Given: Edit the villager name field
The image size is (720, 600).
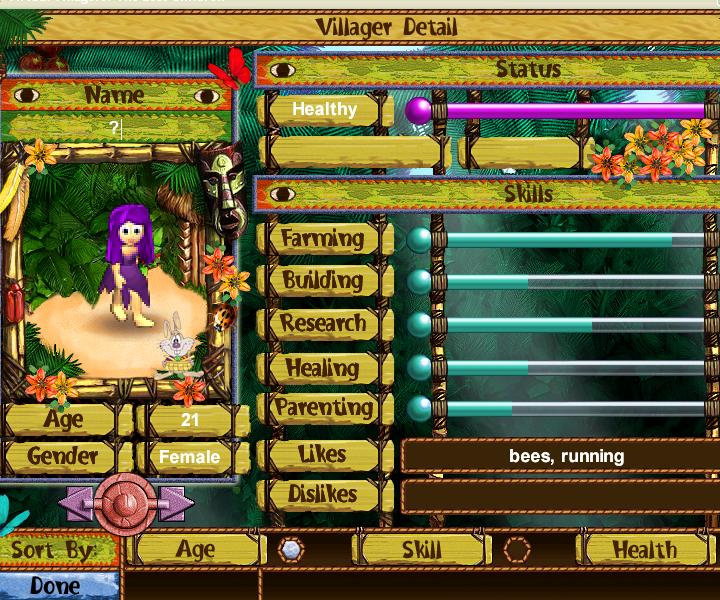Looking at the screenshot, I should coord(118,128).
